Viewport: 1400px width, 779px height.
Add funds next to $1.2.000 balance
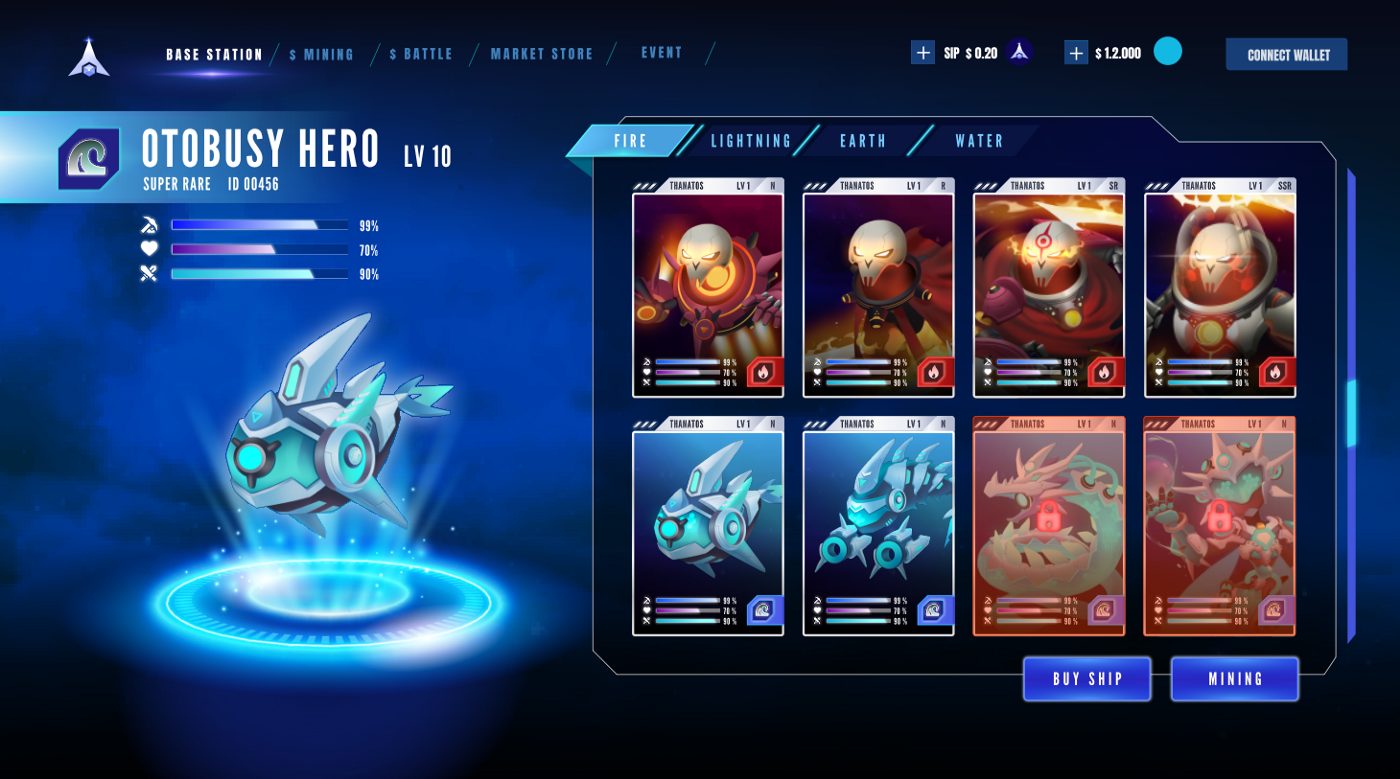click(1076, 53)
